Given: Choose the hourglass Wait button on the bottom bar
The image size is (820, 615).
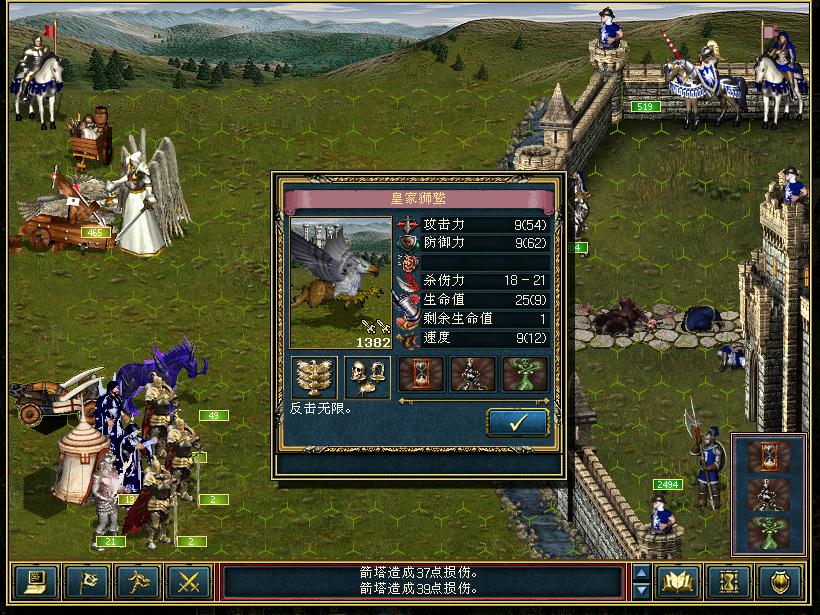Looking at the screenshot, I should tap(729, 582).
